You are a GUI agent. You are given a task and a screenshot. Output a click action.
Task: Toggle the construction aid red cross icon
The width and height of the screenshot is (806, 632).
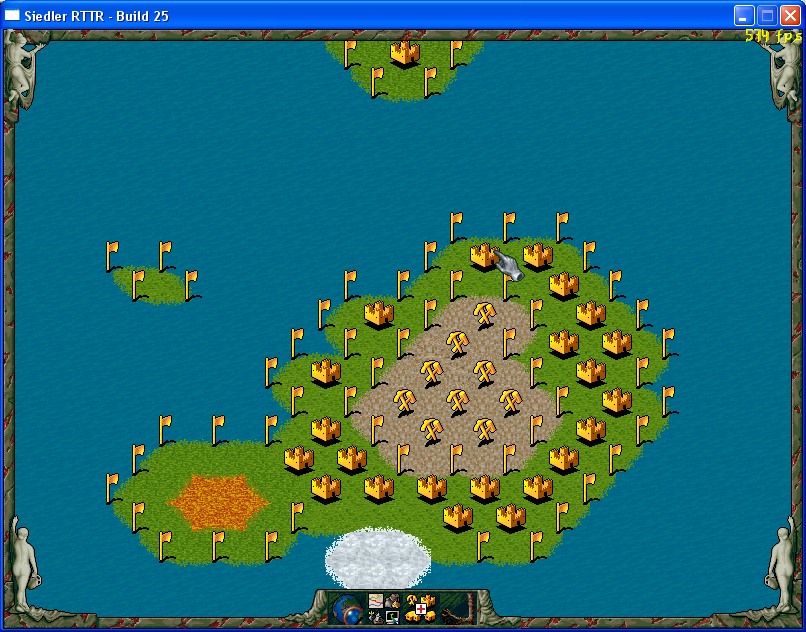pos(421,609)
